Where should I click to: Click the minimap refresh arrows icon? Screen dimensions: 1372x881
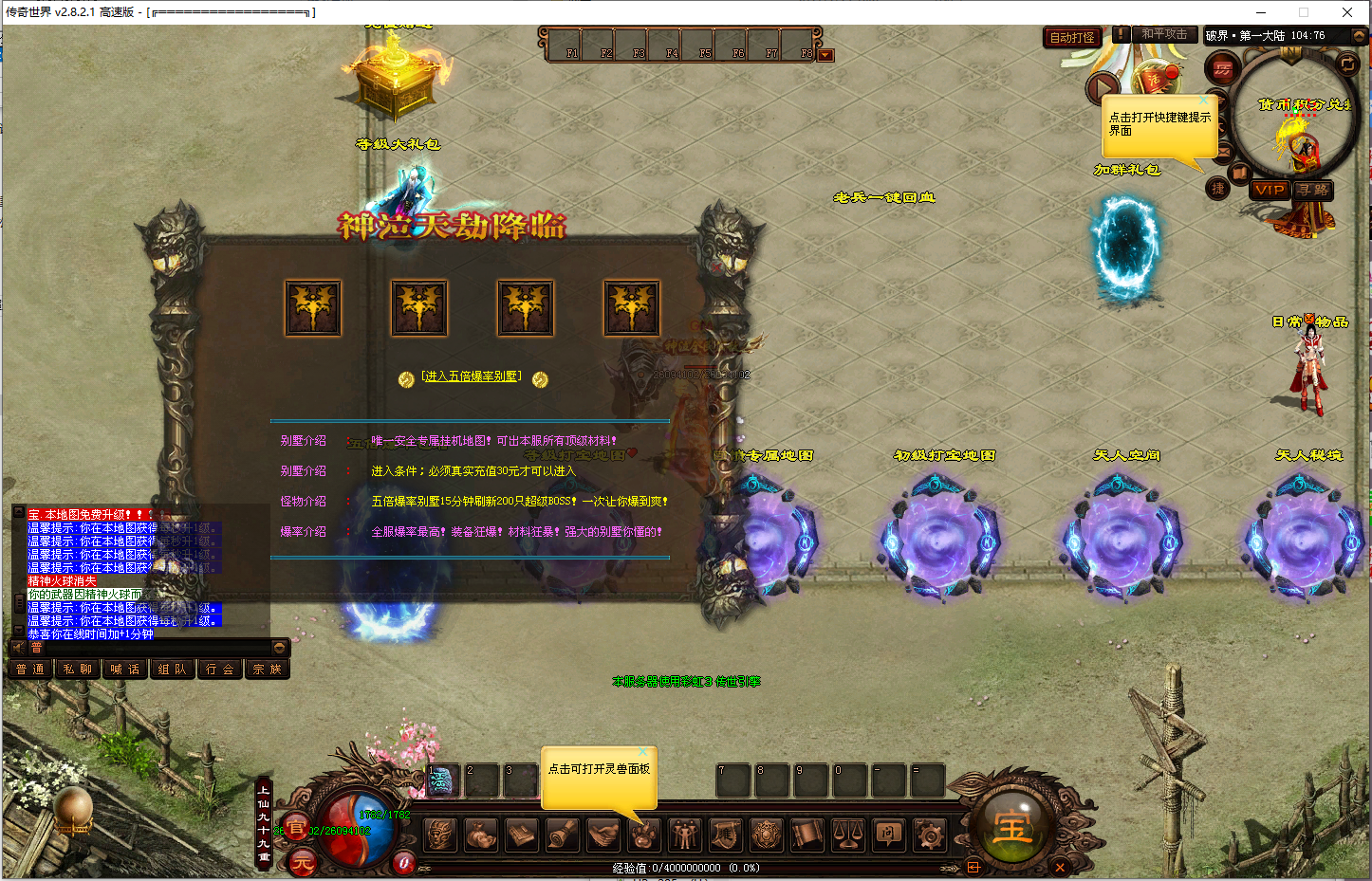point(1347,64)
